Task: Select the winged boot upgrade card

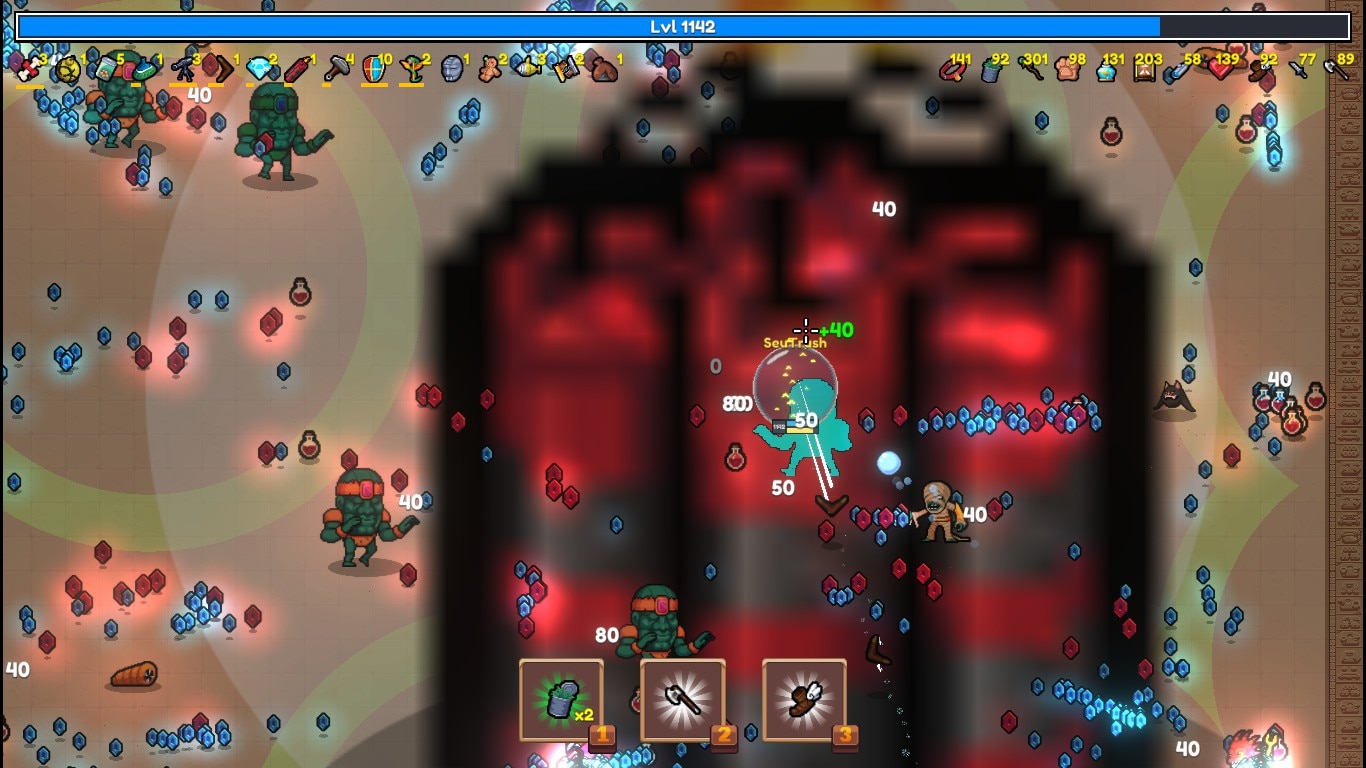Action: pyautogui.click(x=805, y=700)
